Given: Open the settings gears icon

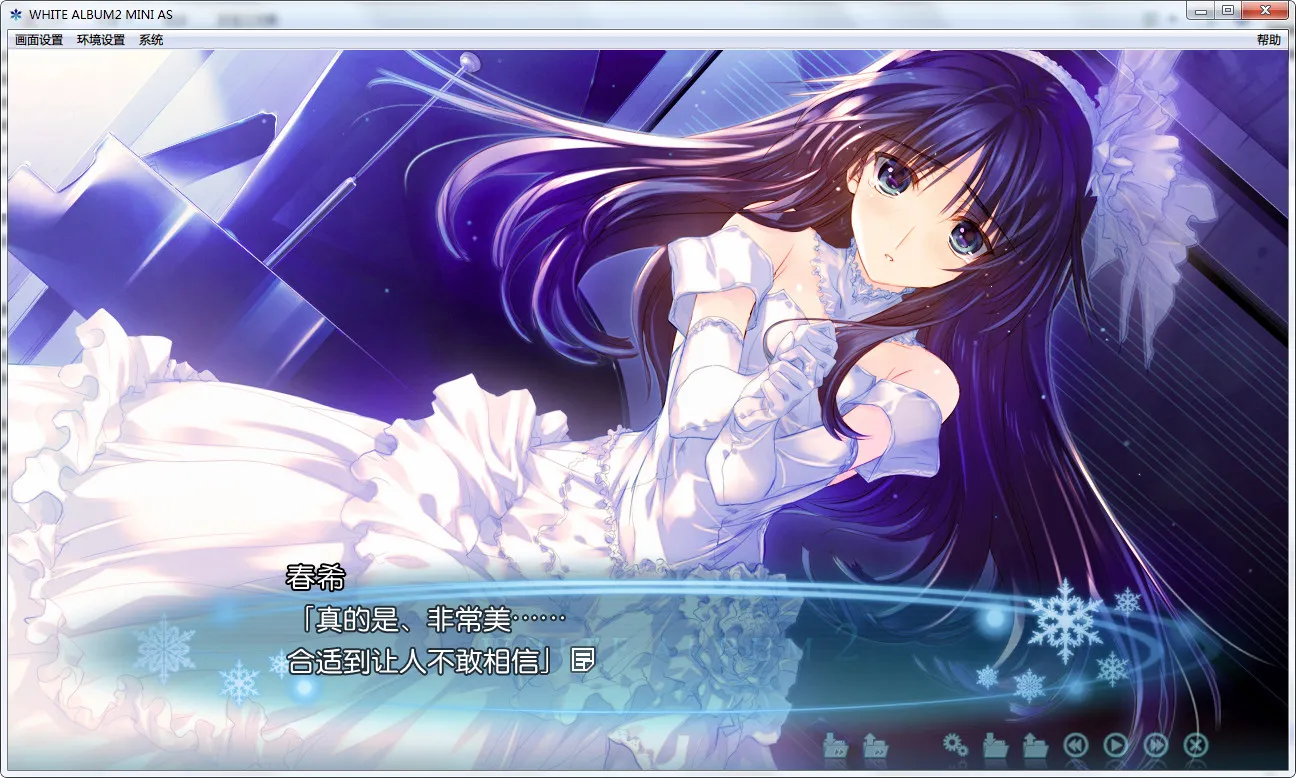Looking at the screenshot, I should point(955,745).
